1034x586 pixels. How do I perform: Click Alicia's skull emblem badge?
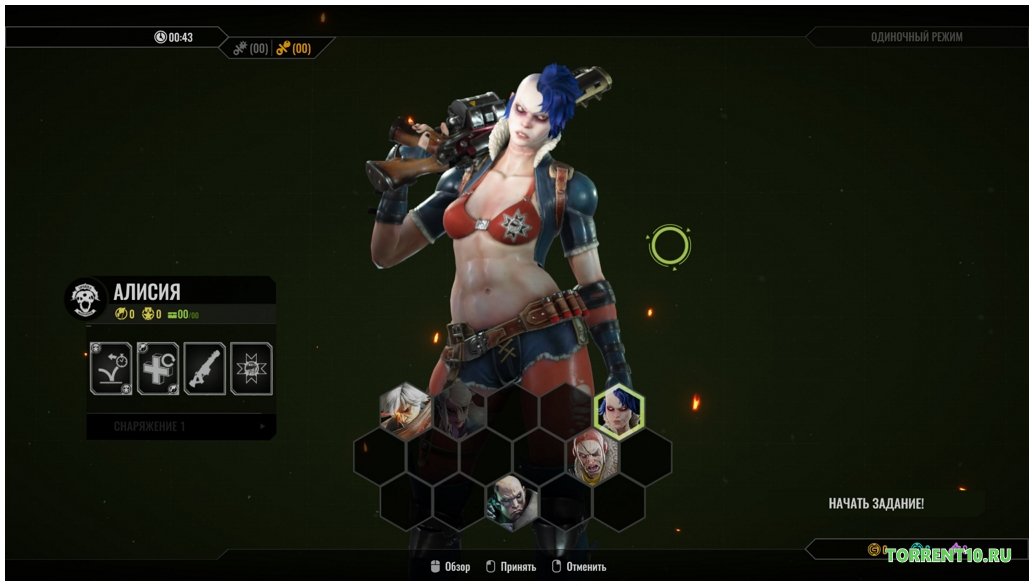[85, 298]
